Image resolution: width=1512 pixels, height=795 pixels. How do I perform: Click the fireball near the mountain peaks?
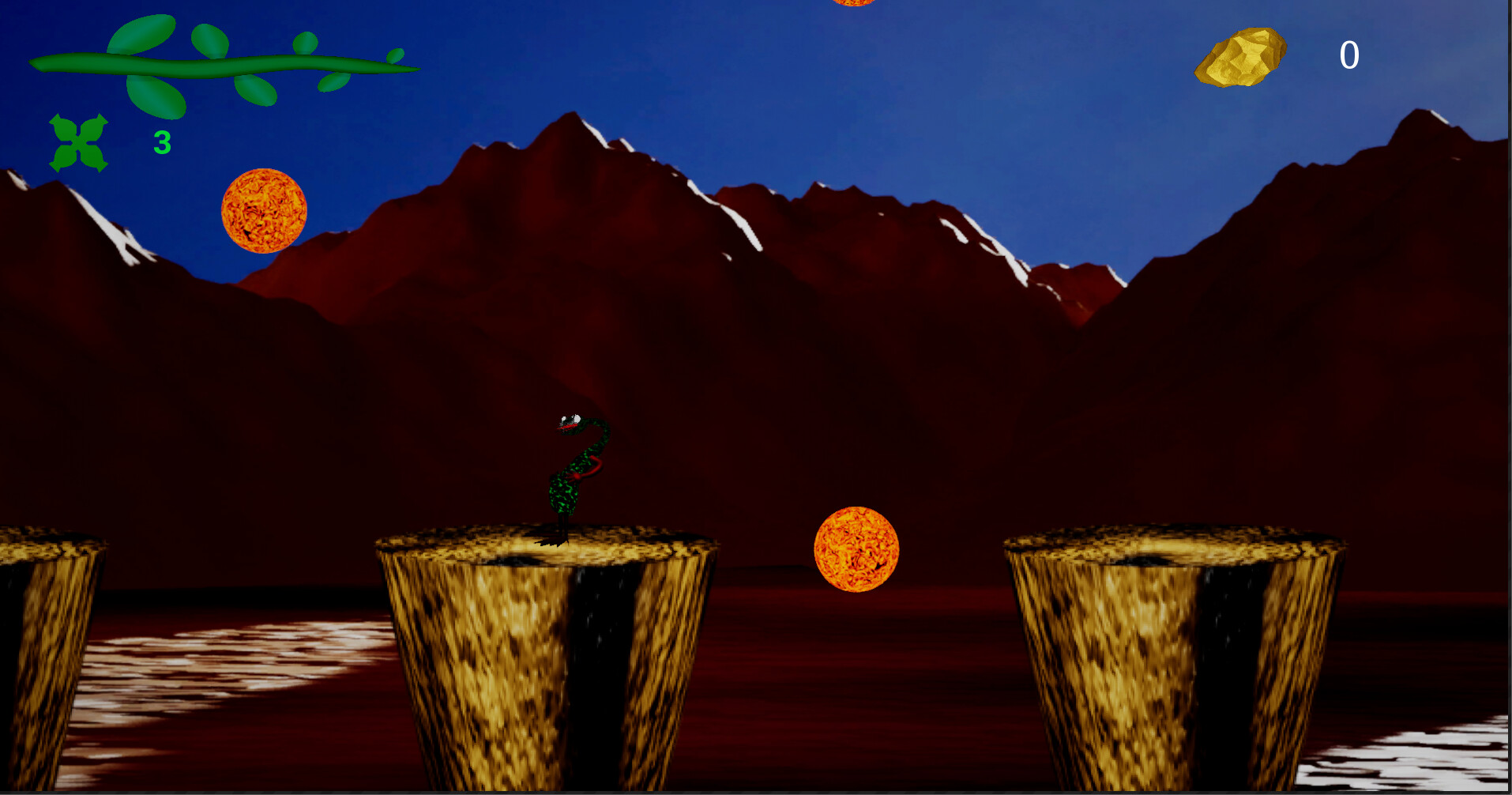[x=263, y=211]
